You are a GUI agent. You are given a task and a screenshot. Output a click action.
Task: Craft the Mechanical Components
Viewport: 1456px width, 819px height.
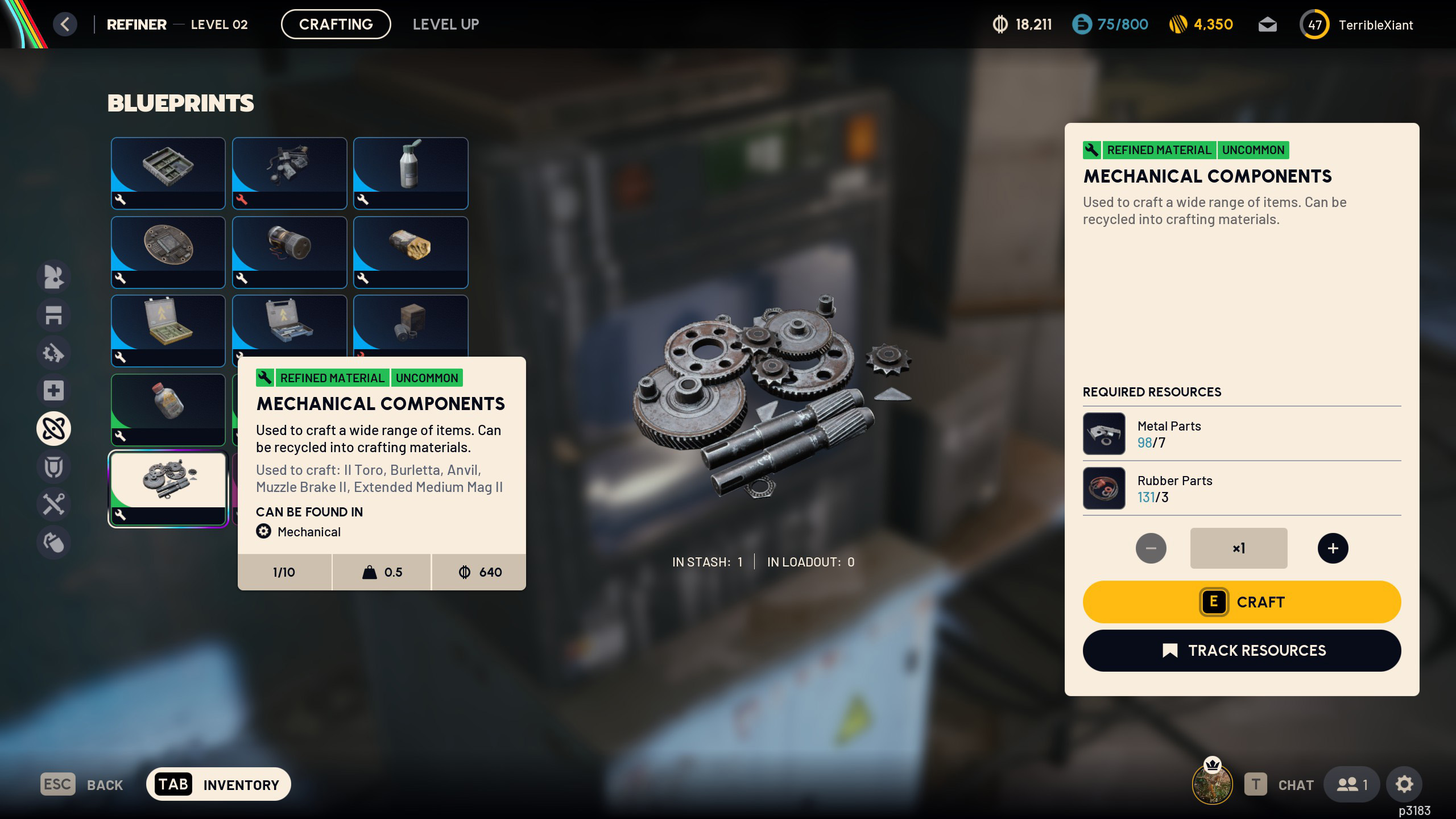pyautogui.click(x=1242, y=602)
